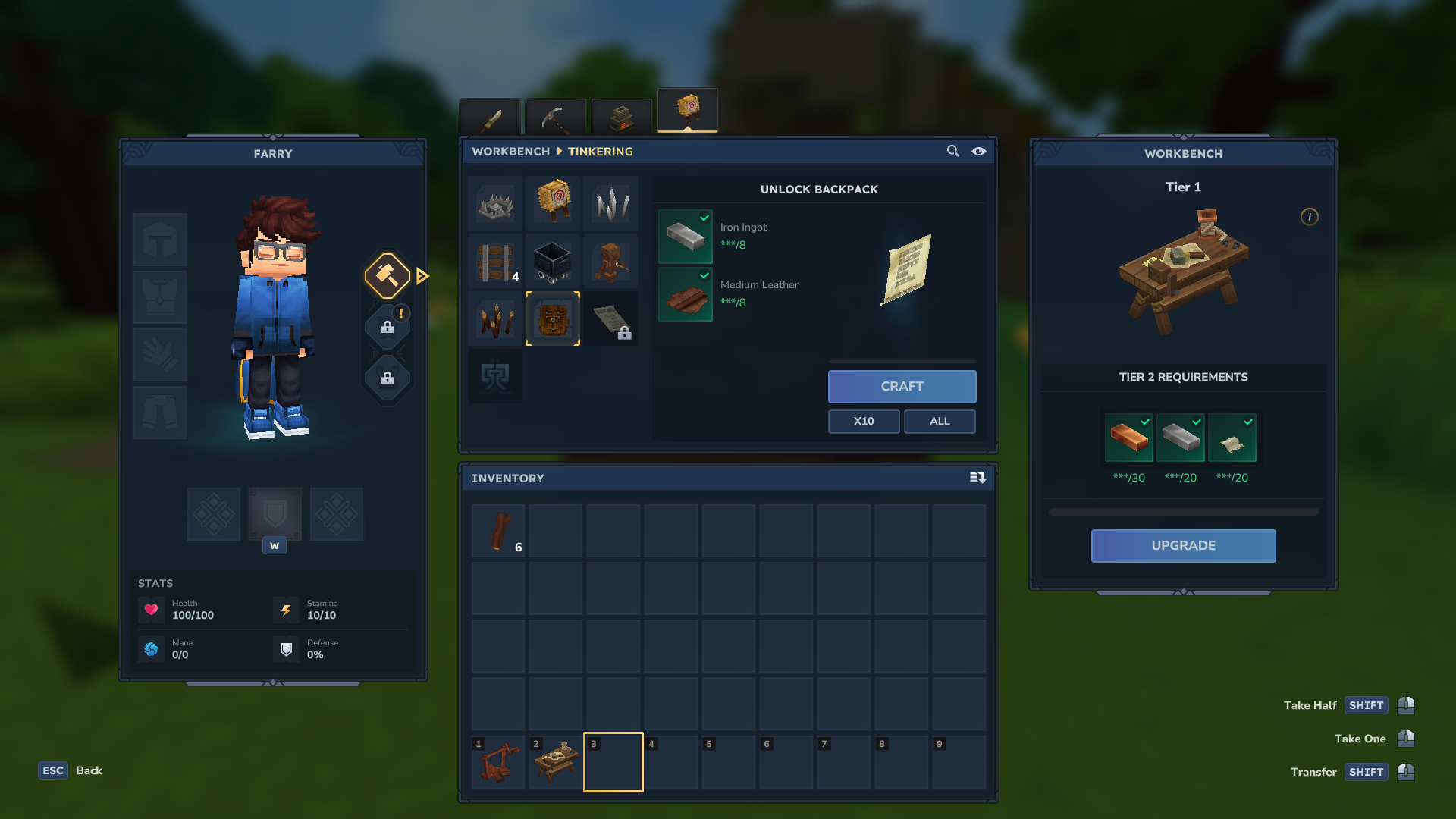Image resolution: width=1456 pixels, height=819 pixels.
Task: Click the inventory sort icon
Action: coord(977,478)
